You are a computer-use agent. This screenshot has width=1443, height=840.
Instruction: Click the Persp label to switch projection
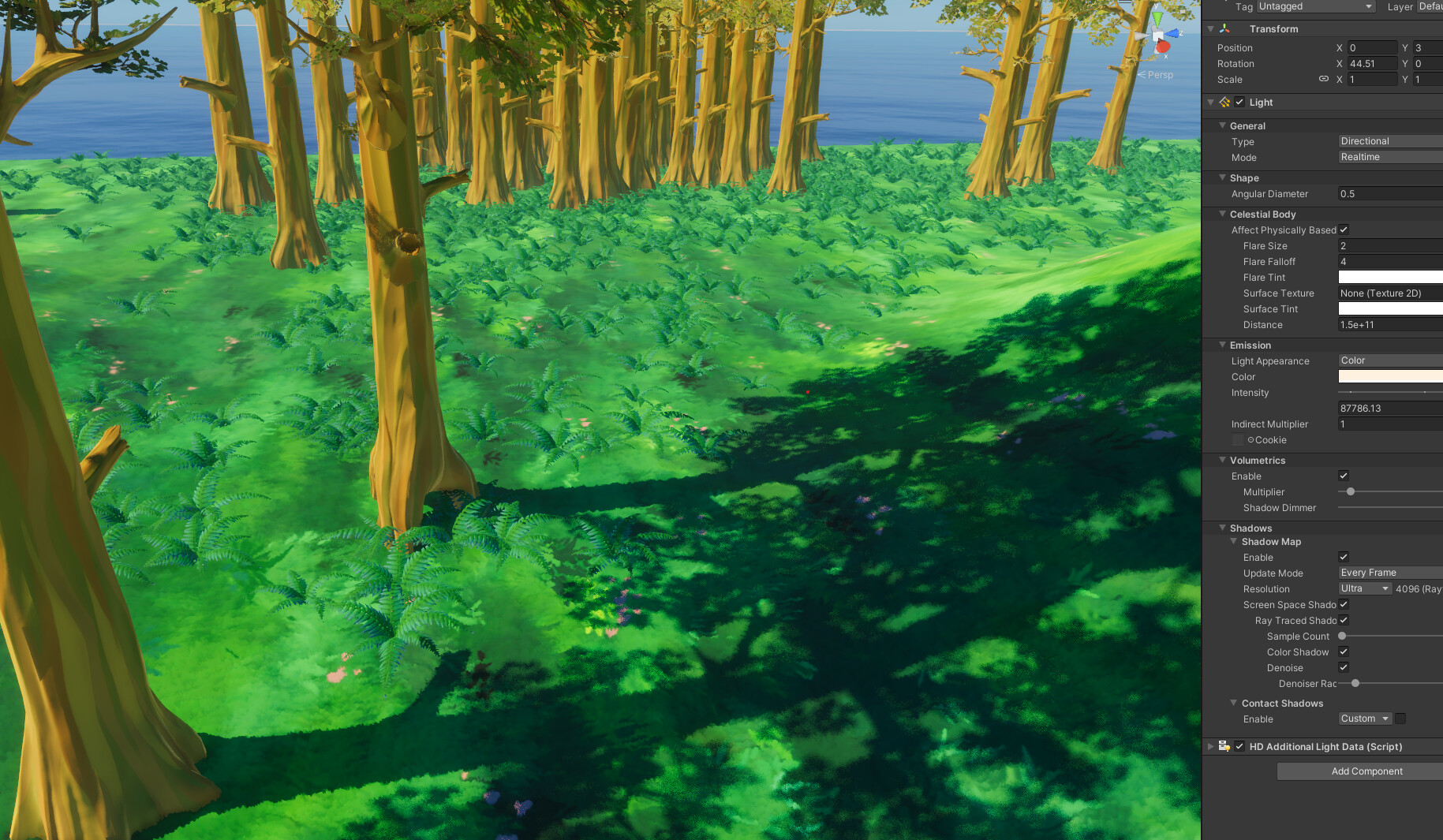click(1160, 75)
